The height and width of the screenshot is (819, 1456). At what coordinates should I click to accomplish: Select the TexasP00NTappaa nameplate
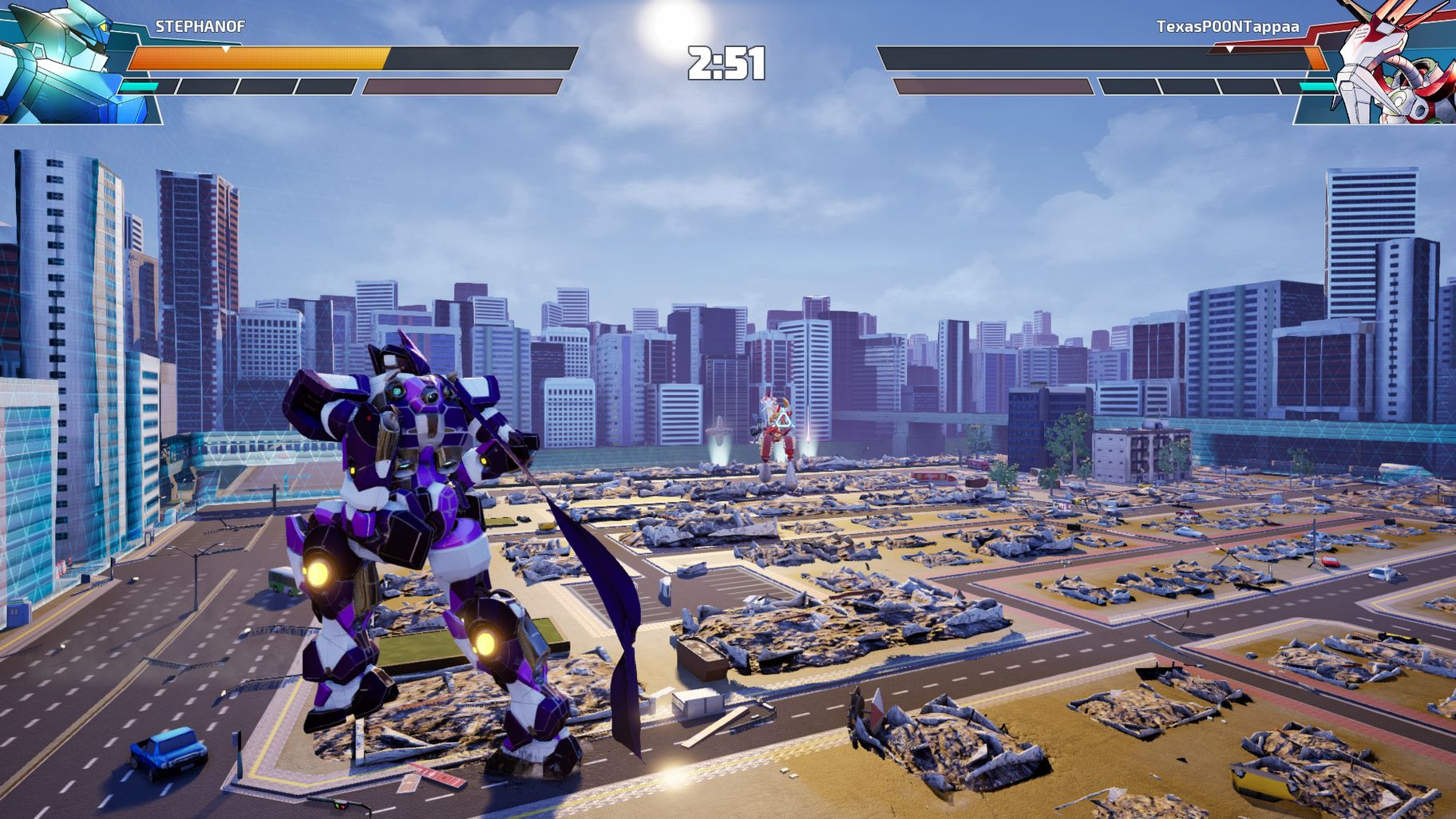[1227, 26]
